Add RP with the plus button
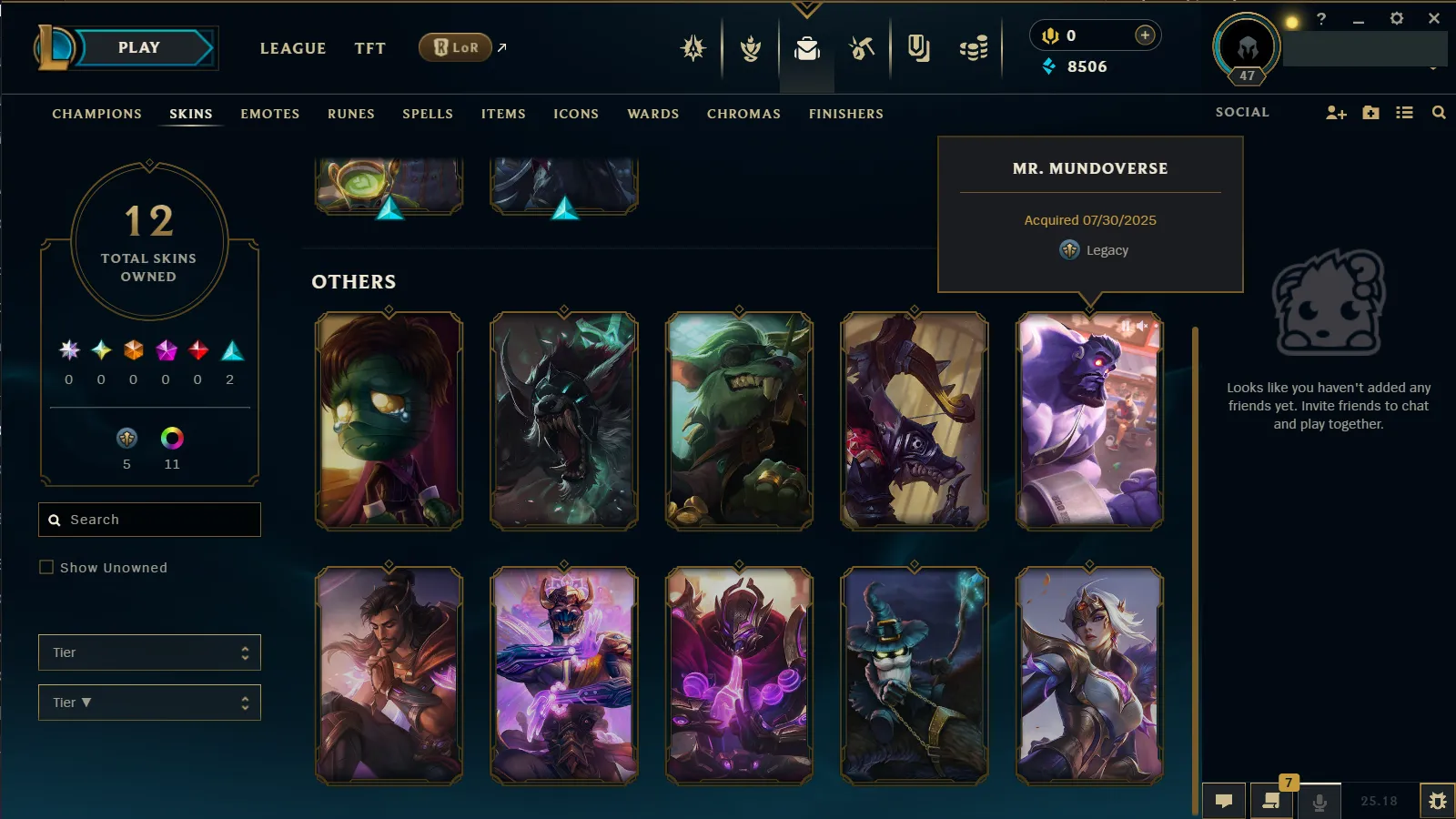This screenshot has height=819, width=1456. tap(1145, 35)
